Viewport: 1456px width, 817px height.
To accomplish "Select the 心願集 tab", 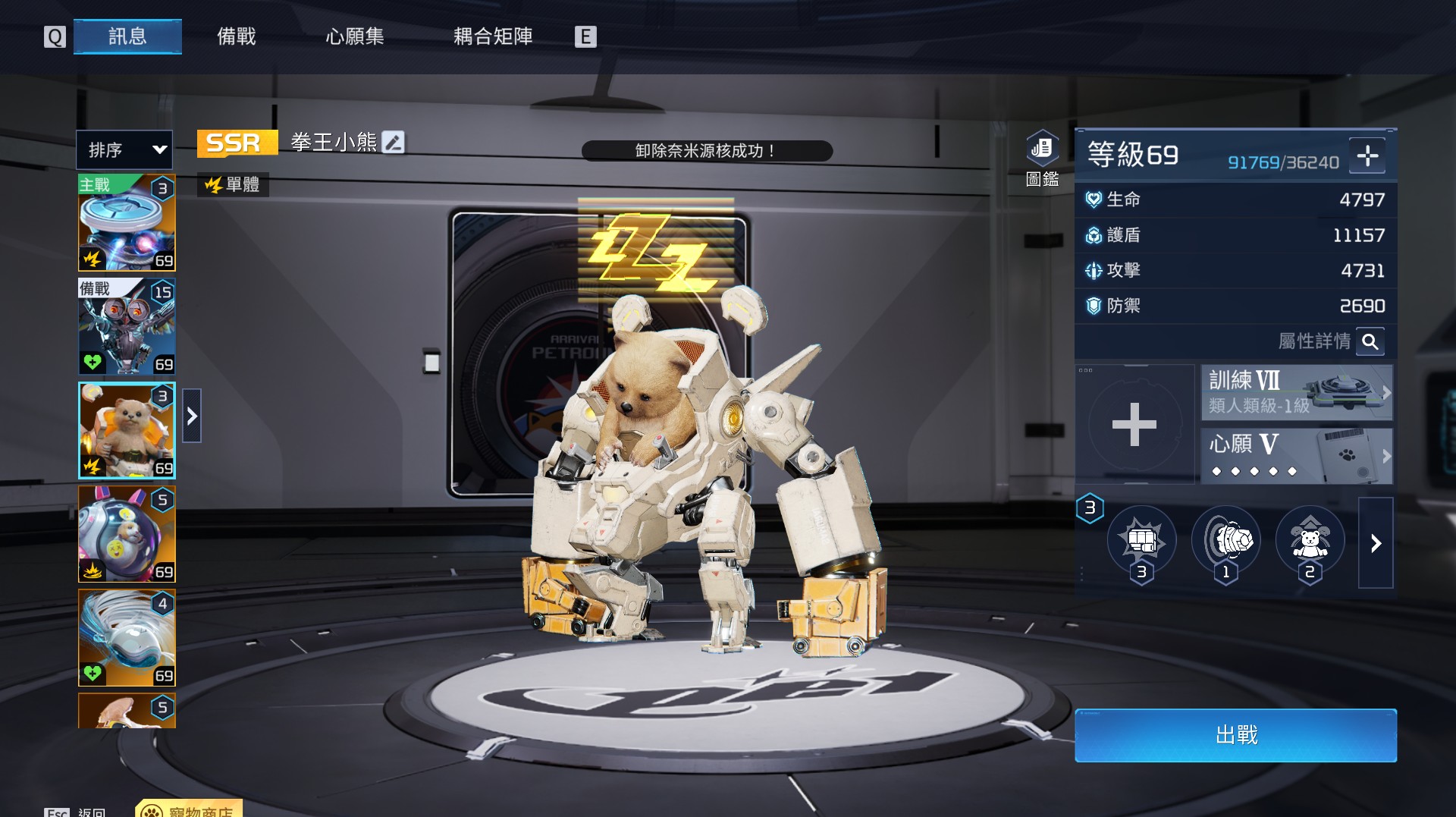I will 355,36.
